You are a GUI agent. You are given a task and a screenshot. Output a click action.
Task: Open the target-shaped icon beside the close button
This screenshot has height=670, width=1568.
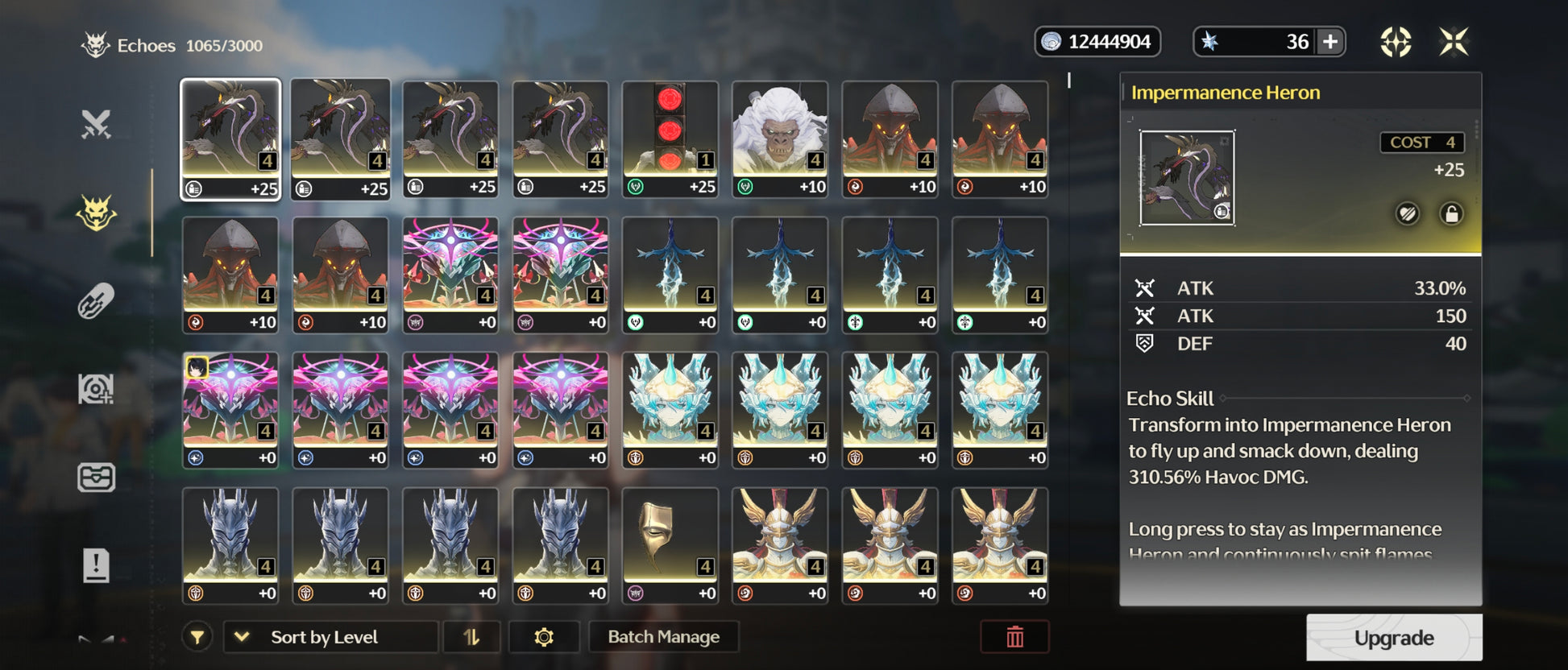click(1396, 42)
